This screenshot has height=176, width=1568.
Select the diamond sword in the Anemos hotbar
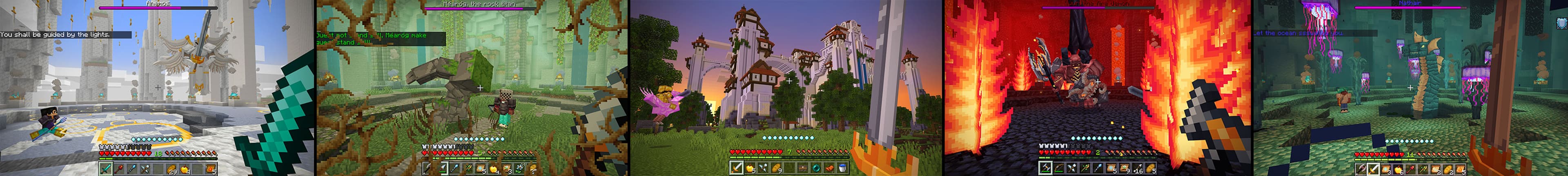click(106, 169)
